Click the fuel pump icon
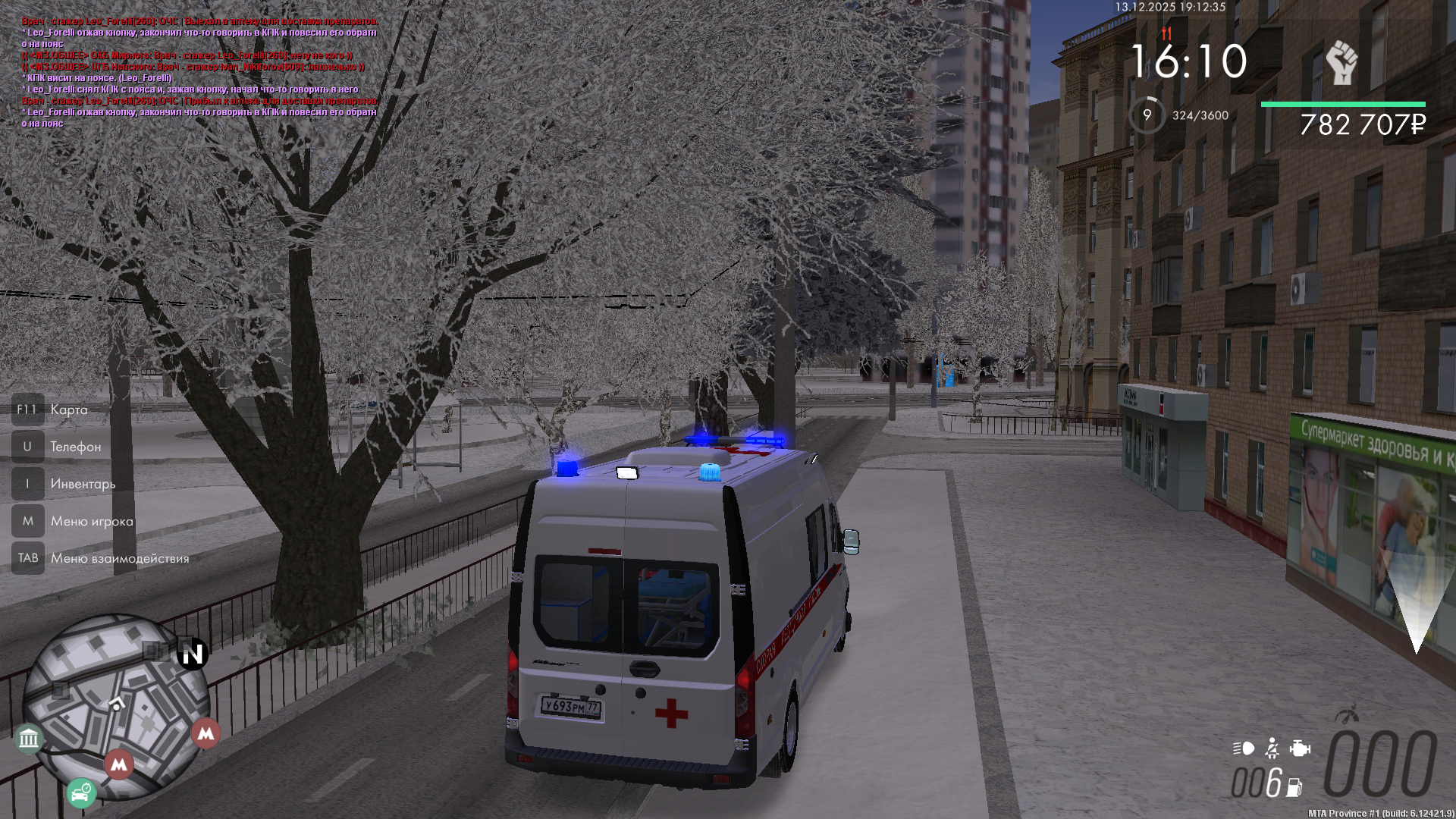The width and height of the screenshot is (1456, 819). 1294,788
